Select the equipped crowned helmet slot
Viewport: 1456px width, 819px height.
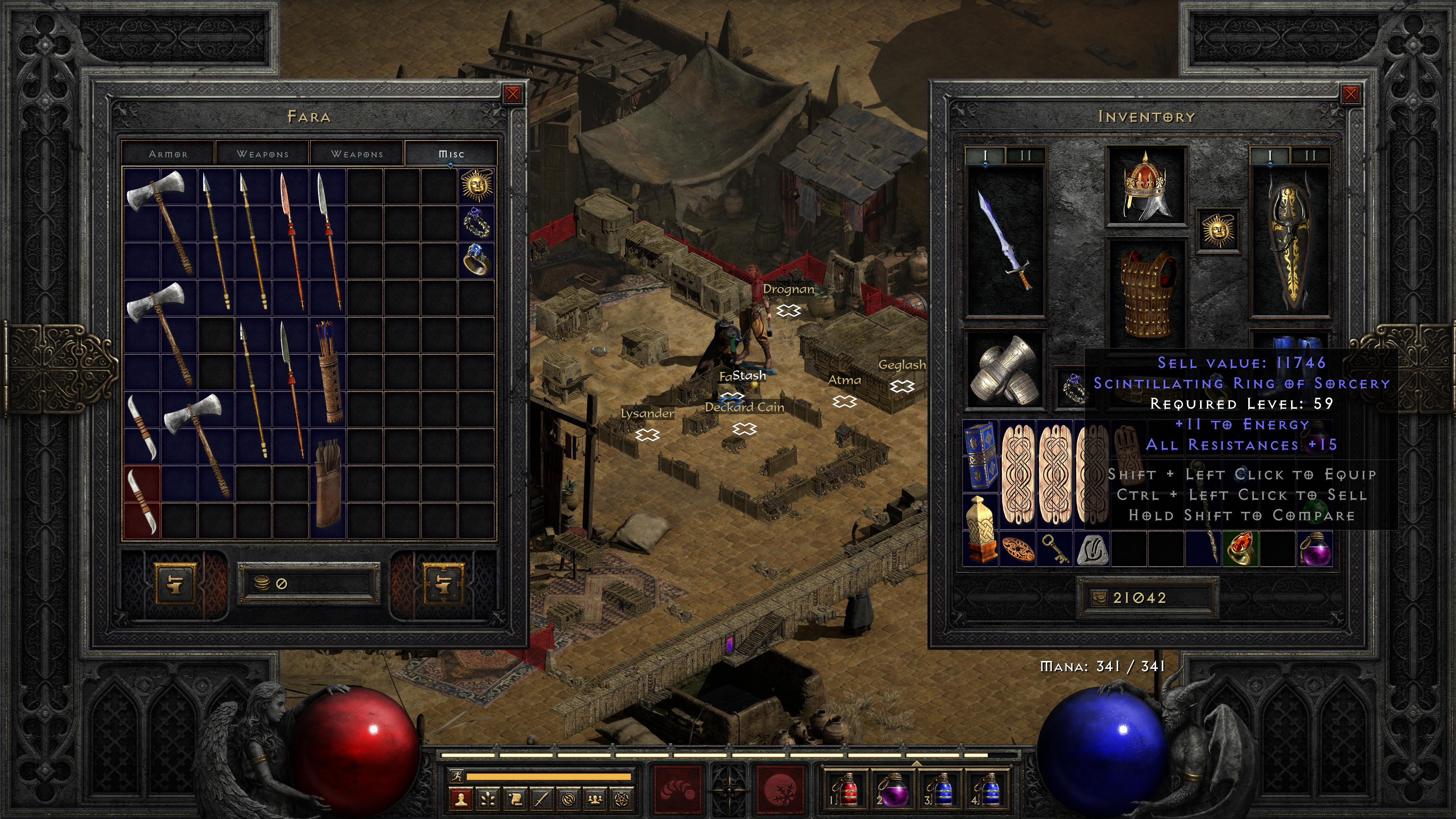pos(1146,186)
